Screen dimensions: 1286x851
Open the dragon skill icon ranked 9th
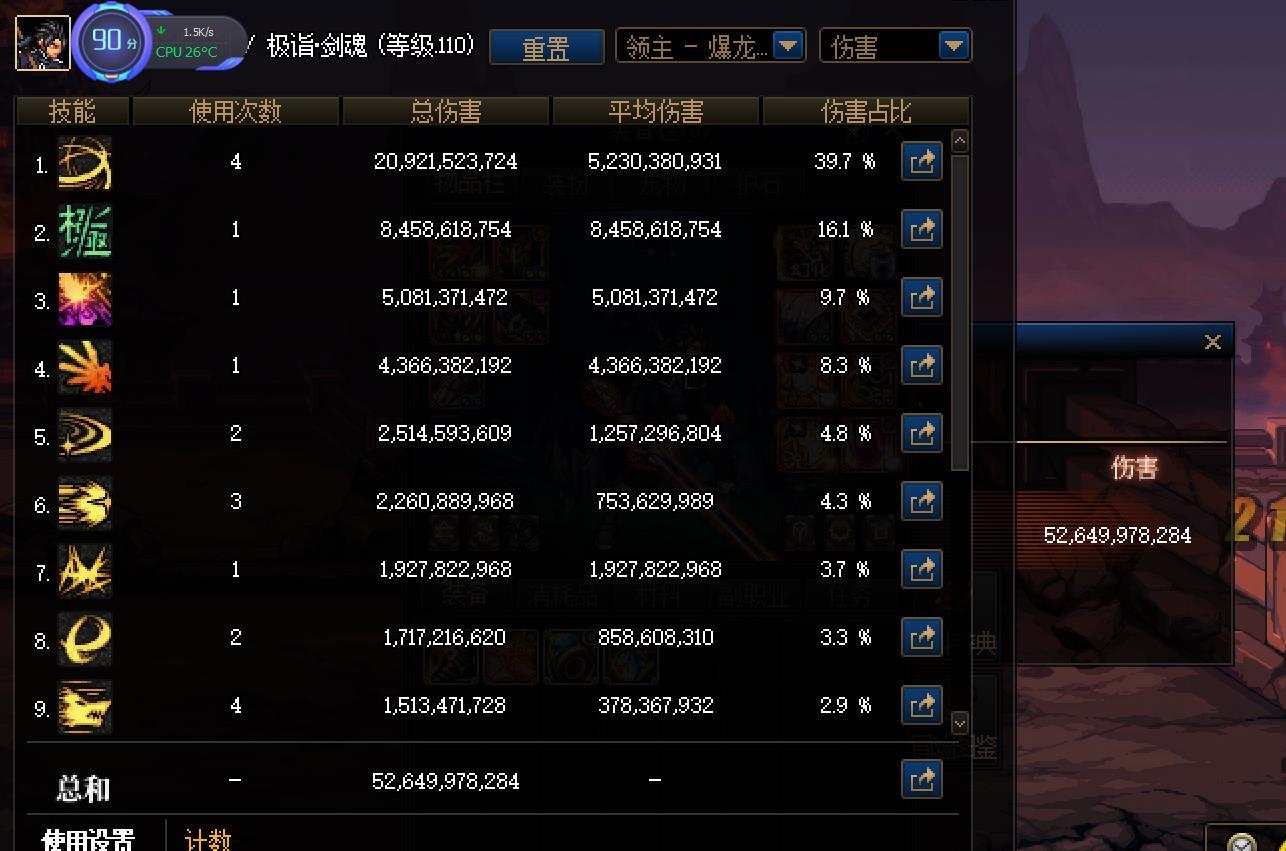click(x=85, y=706)
